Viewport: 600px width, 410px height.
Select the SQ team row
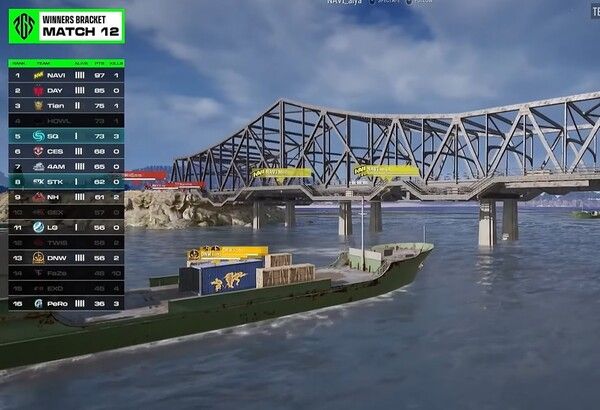tap(66, 135)
